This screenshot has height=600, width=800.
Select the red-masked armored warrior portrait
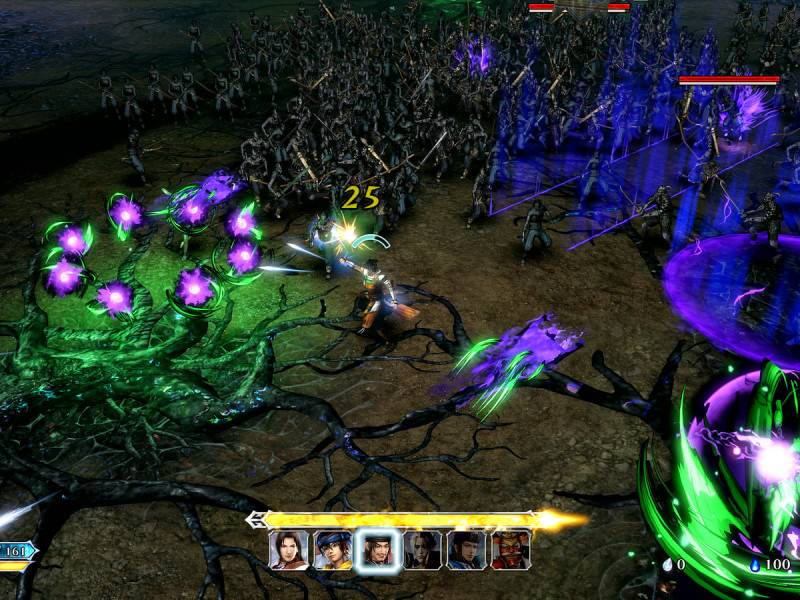[x=510, y=550]
